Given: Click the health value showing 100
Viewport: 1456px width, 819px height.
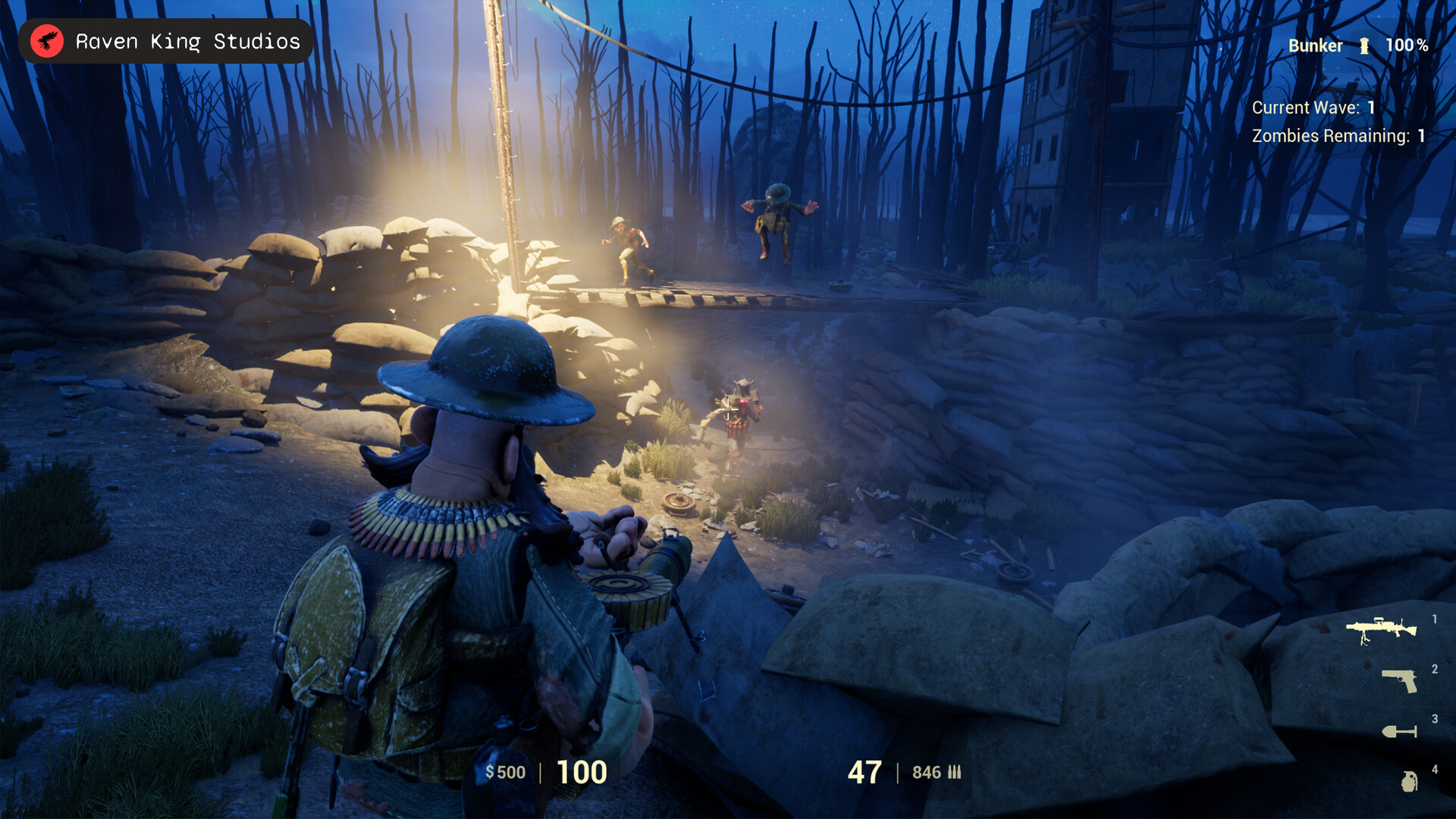Looking at the screenshot, I should pyautogui.click(x=582, y=771).
